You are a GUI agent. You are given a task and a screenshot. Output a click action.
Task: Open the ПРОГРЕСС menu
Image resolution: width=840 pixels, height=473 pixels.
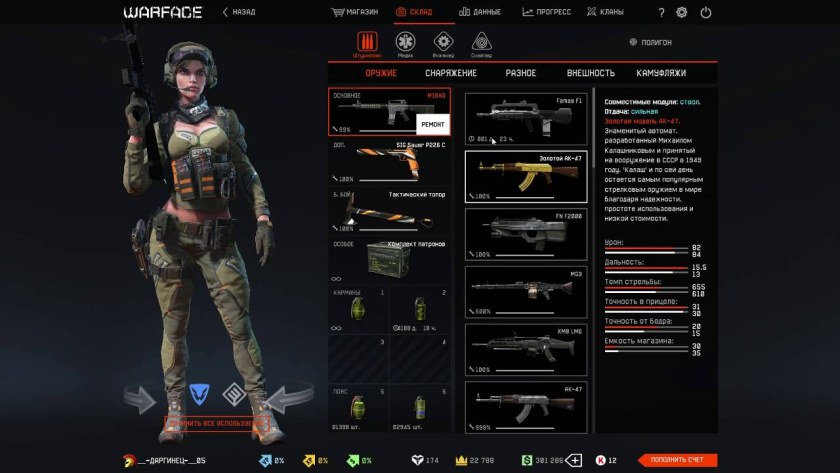546,12
